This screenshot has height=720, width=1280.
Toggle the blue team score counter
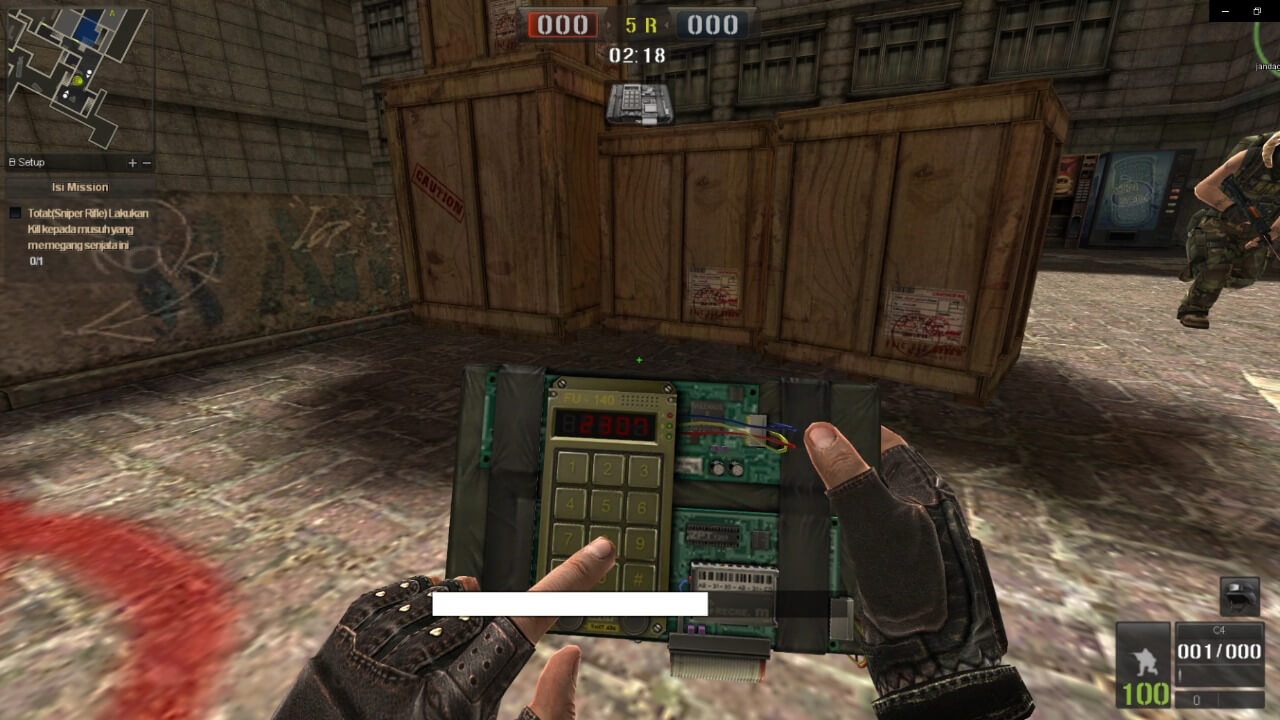(x=711, y=25)
